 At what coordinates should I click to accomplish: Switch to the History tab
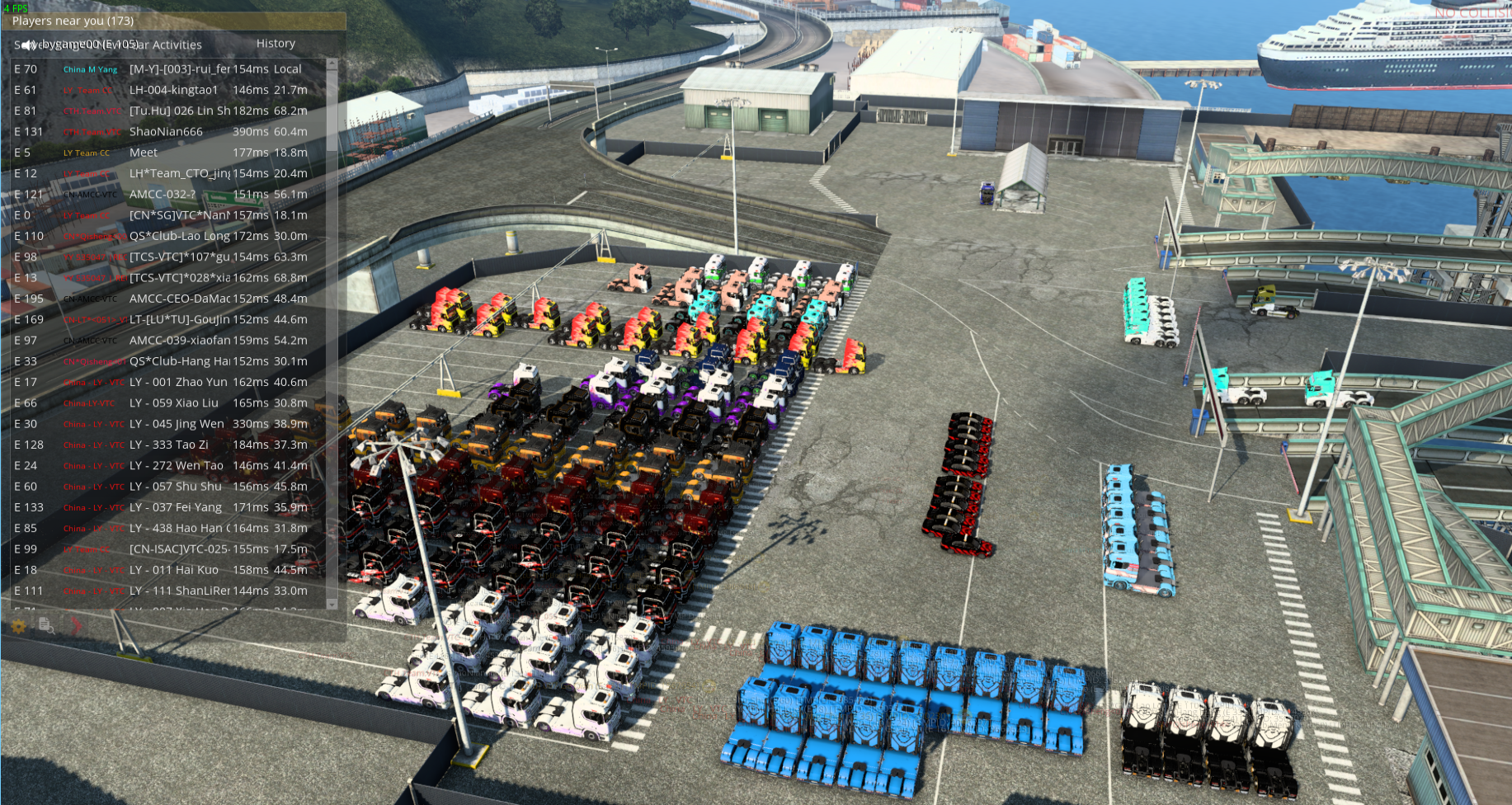[x=276, y=44]
